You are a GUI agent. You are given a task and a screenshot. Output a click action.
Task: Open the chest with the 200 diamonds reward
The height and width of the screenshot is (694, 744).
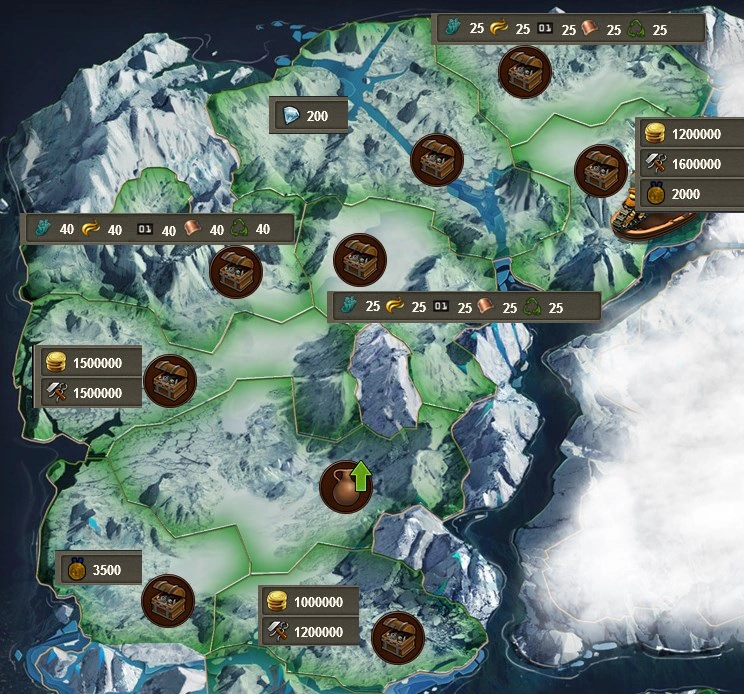[x=437, y=159]
